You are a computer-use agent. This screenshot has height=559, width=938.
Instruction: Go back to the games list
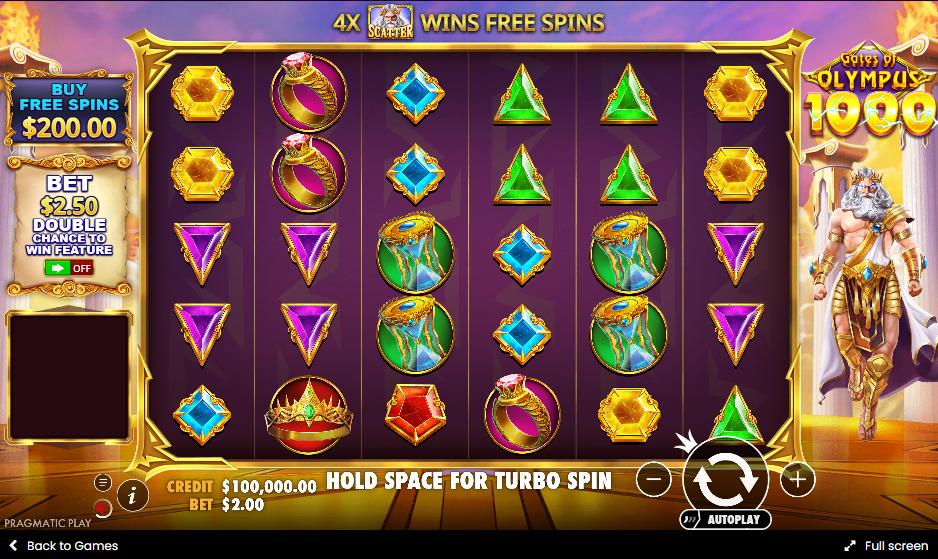point(62,546)
